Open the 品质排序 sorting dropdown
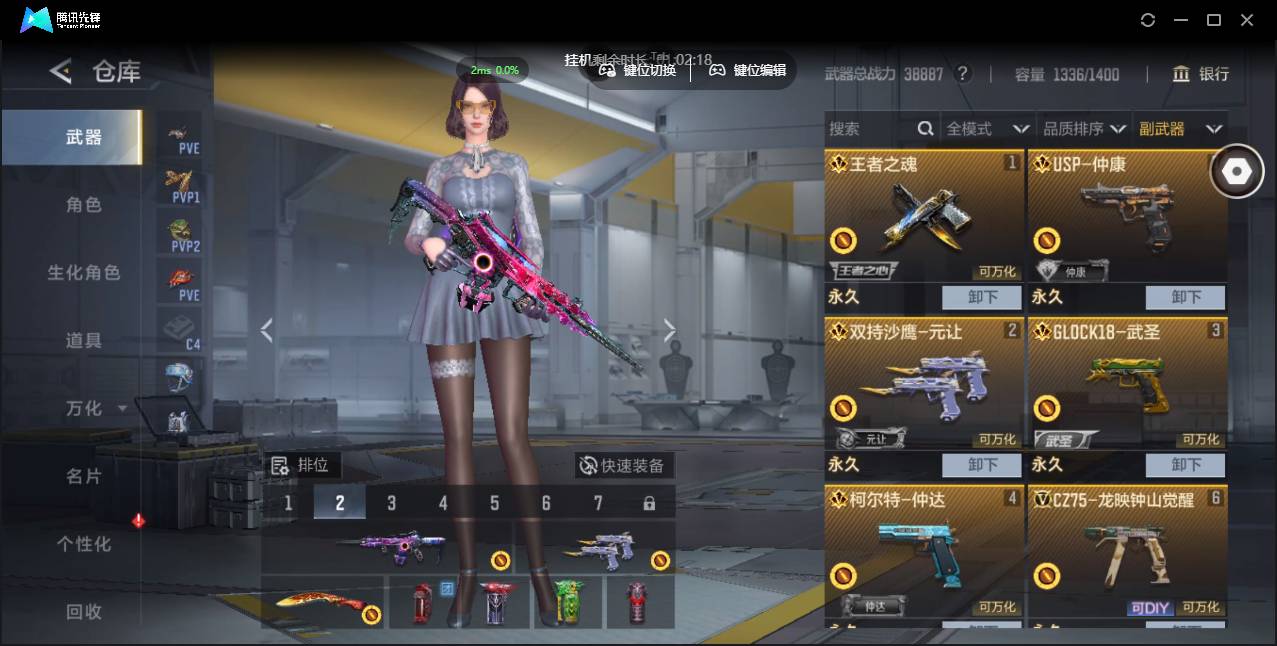The width and height of the screenshot is (1277, 646). [x=1084, y=129]
